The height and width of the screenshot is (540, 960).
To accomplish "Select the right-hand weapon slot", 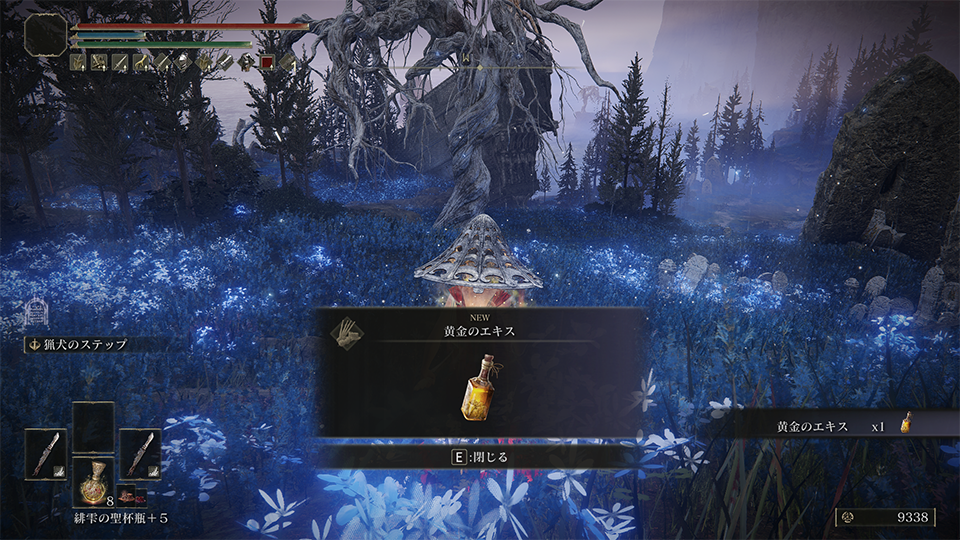I will coord(140,454).
